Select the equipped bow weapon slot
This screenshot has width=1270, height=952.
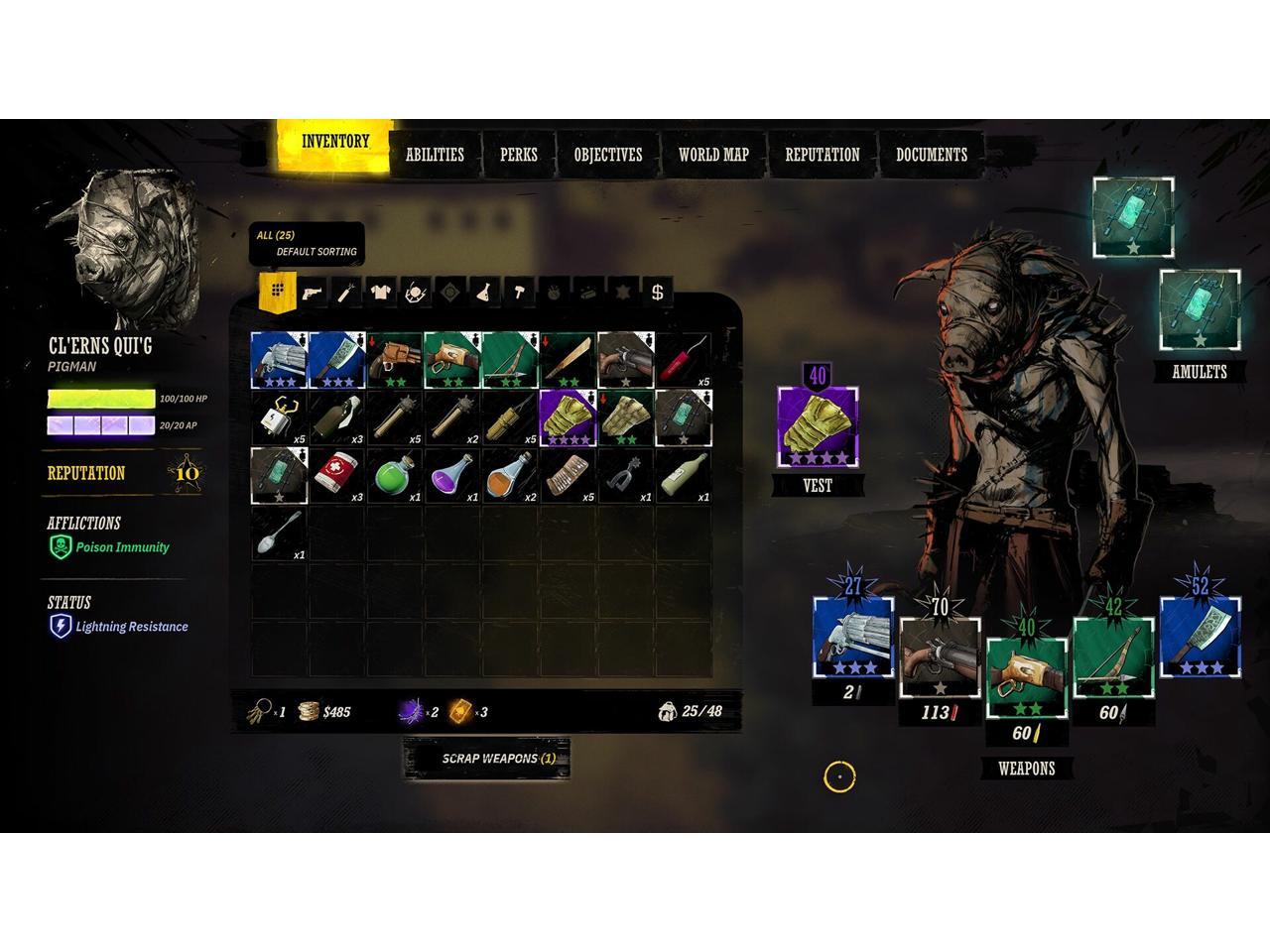pos(1113,657)
